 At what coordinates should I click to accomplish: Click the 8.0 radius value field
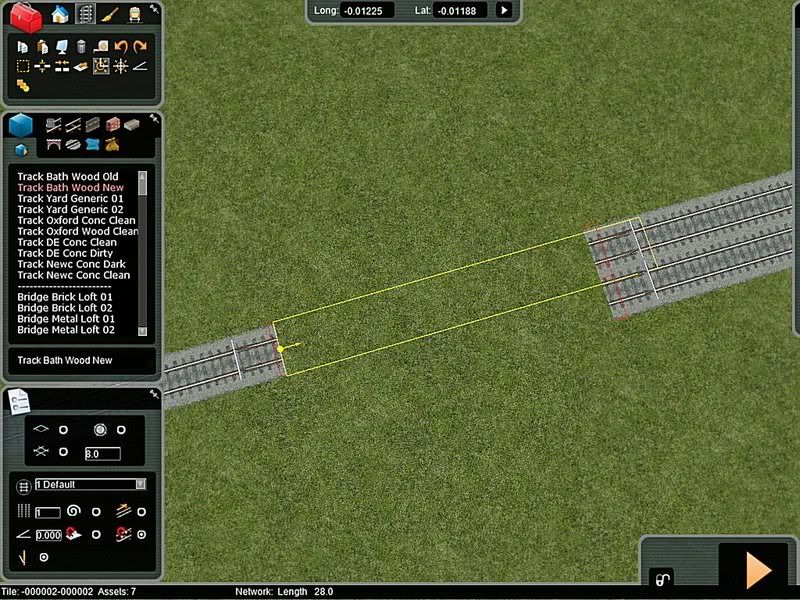pos(102,454)
